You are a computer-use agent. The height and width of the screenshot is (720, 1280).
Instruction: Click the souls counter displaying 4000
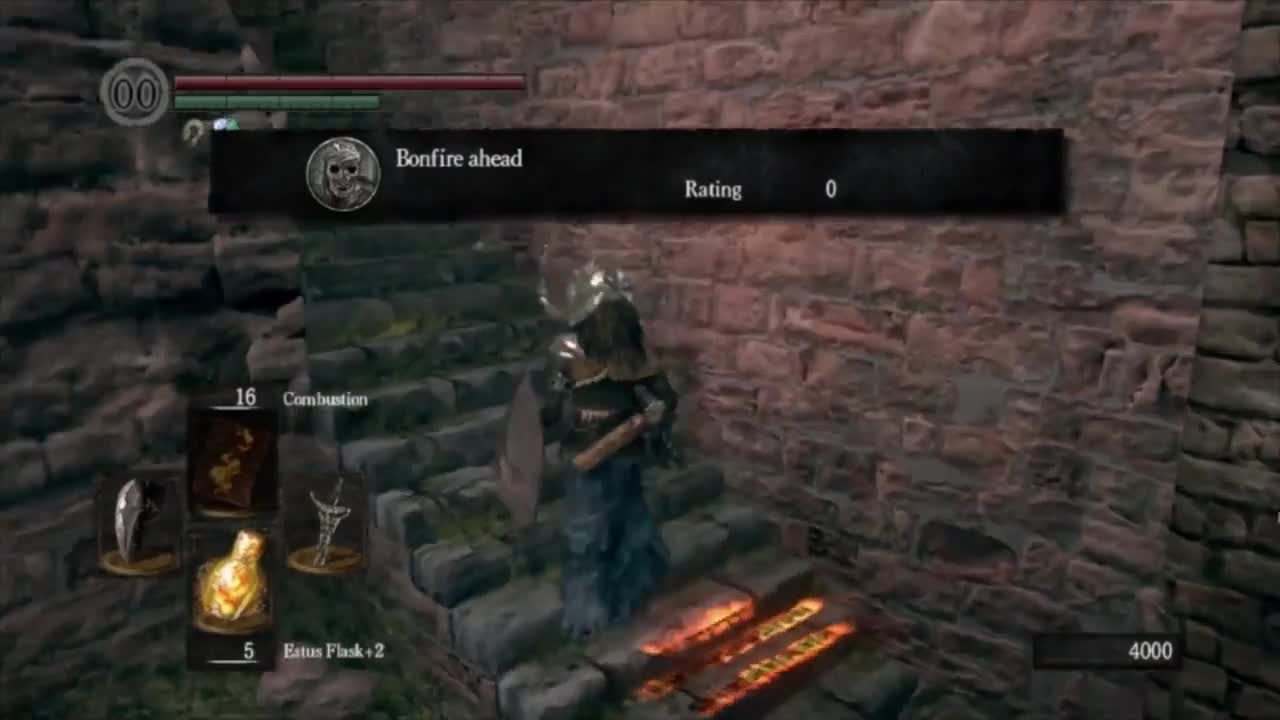click(1150, 651)
